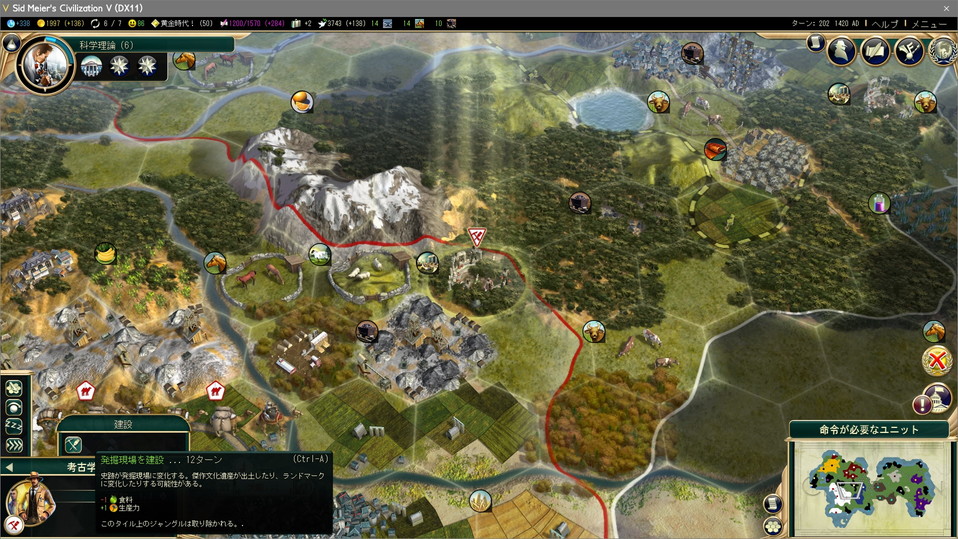Open the ヘルプ help entry

point(884,23)
